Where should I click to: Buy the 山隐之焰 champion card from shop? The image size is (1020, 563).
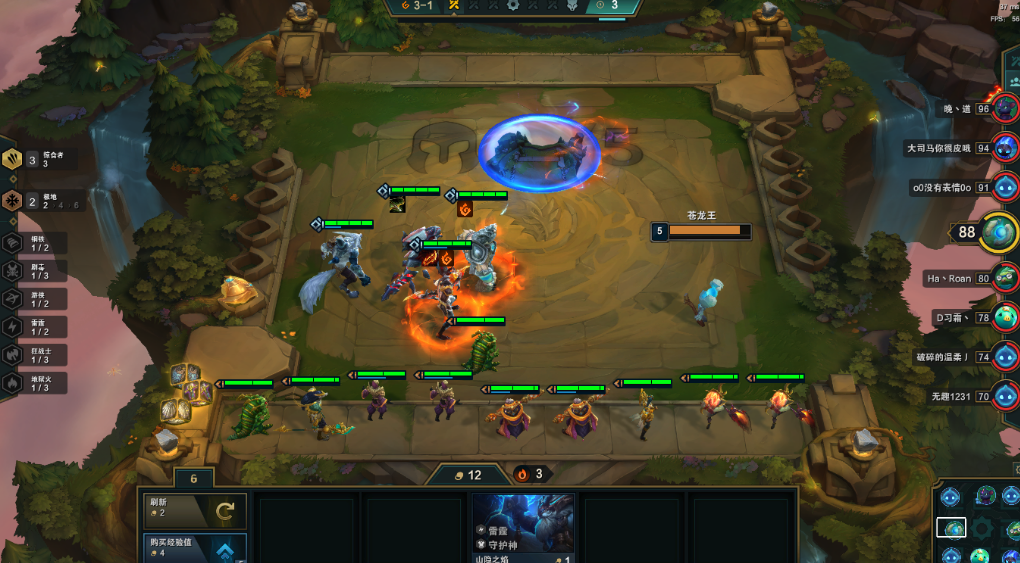point(523,523)
